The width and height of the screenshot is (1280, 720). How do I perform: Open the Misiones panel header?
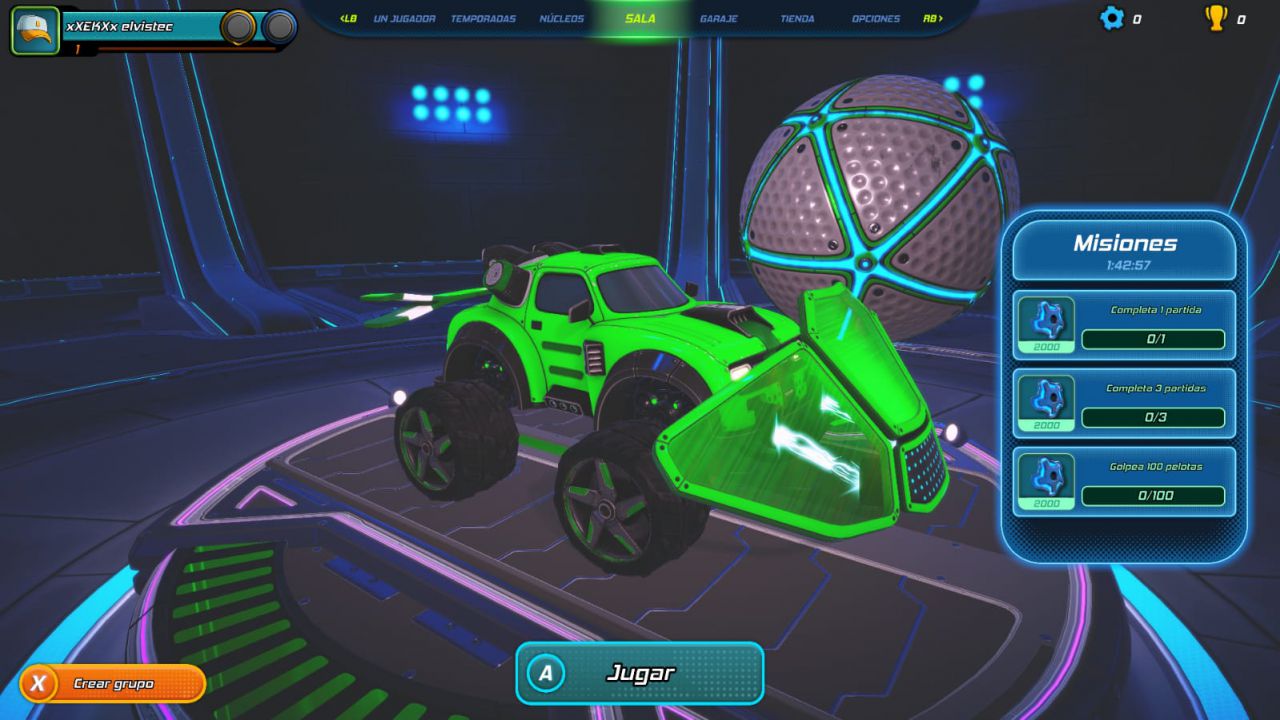[1124, 243]
